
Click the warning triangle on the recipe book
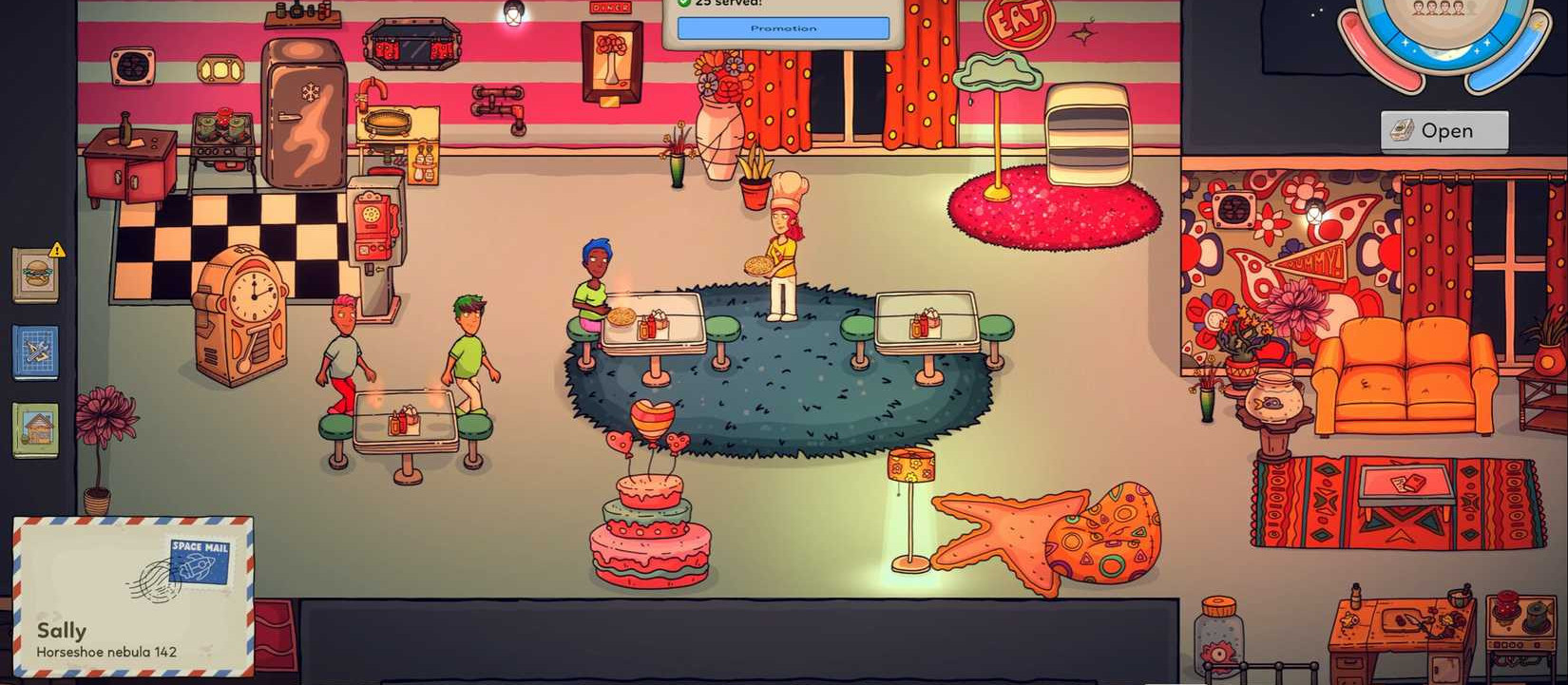click(55, 250)
